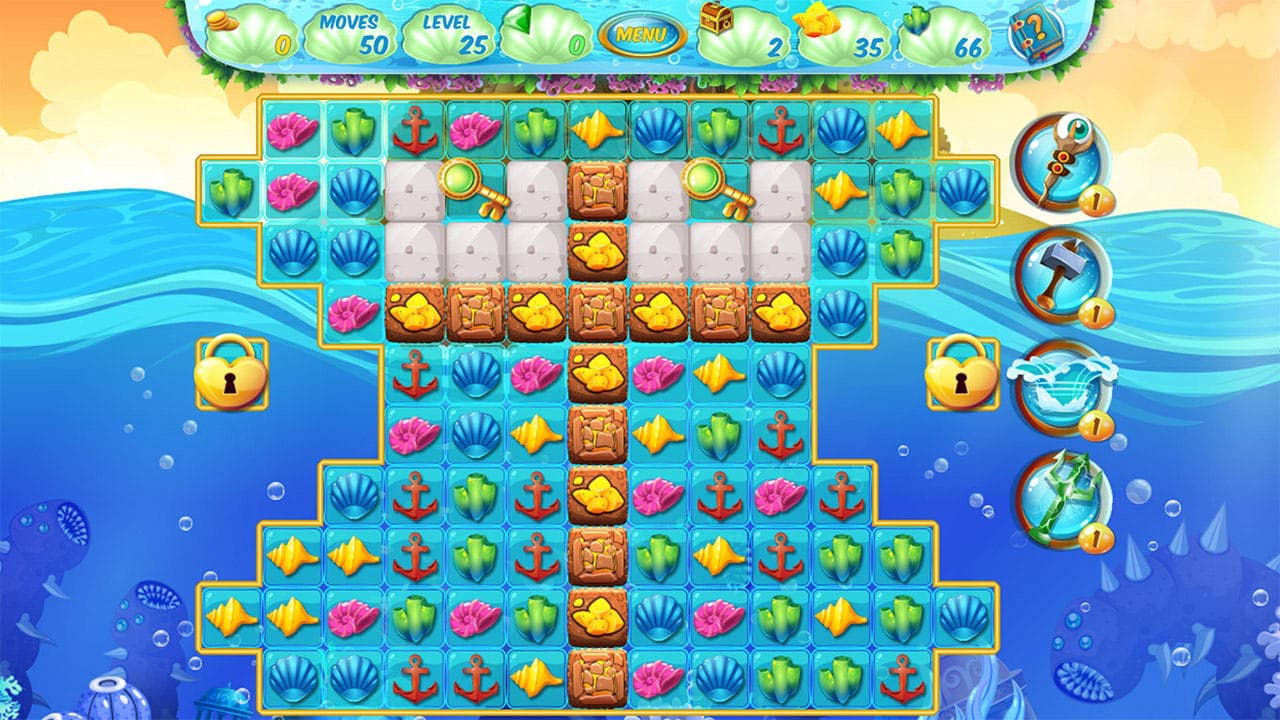This screenshot has height=720, width=1280.
Task: Click the Level 25 shell display
Action: tap(447, 31)
